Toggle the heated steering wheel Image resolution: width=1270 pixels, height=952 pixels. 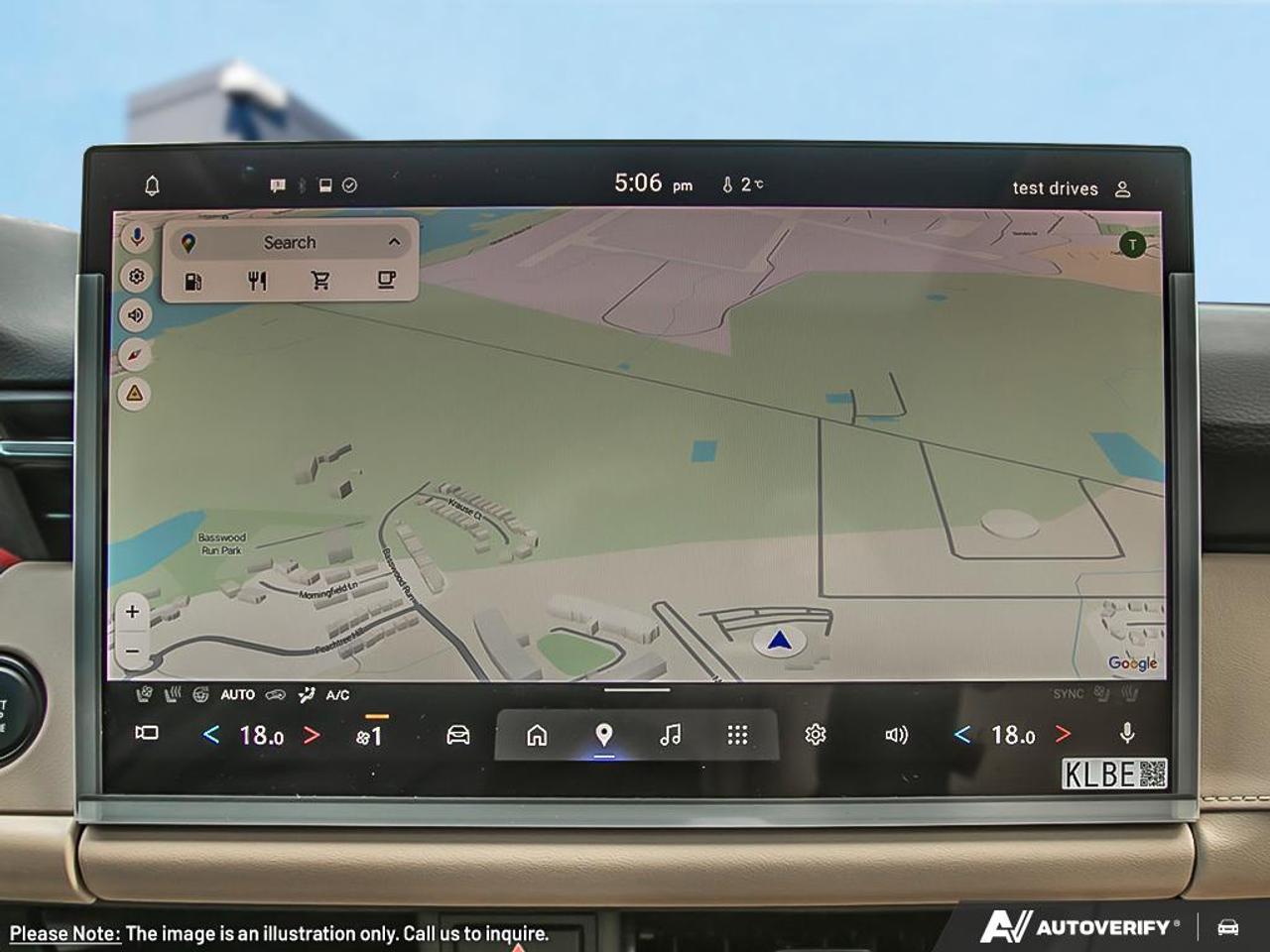[200, 694]
